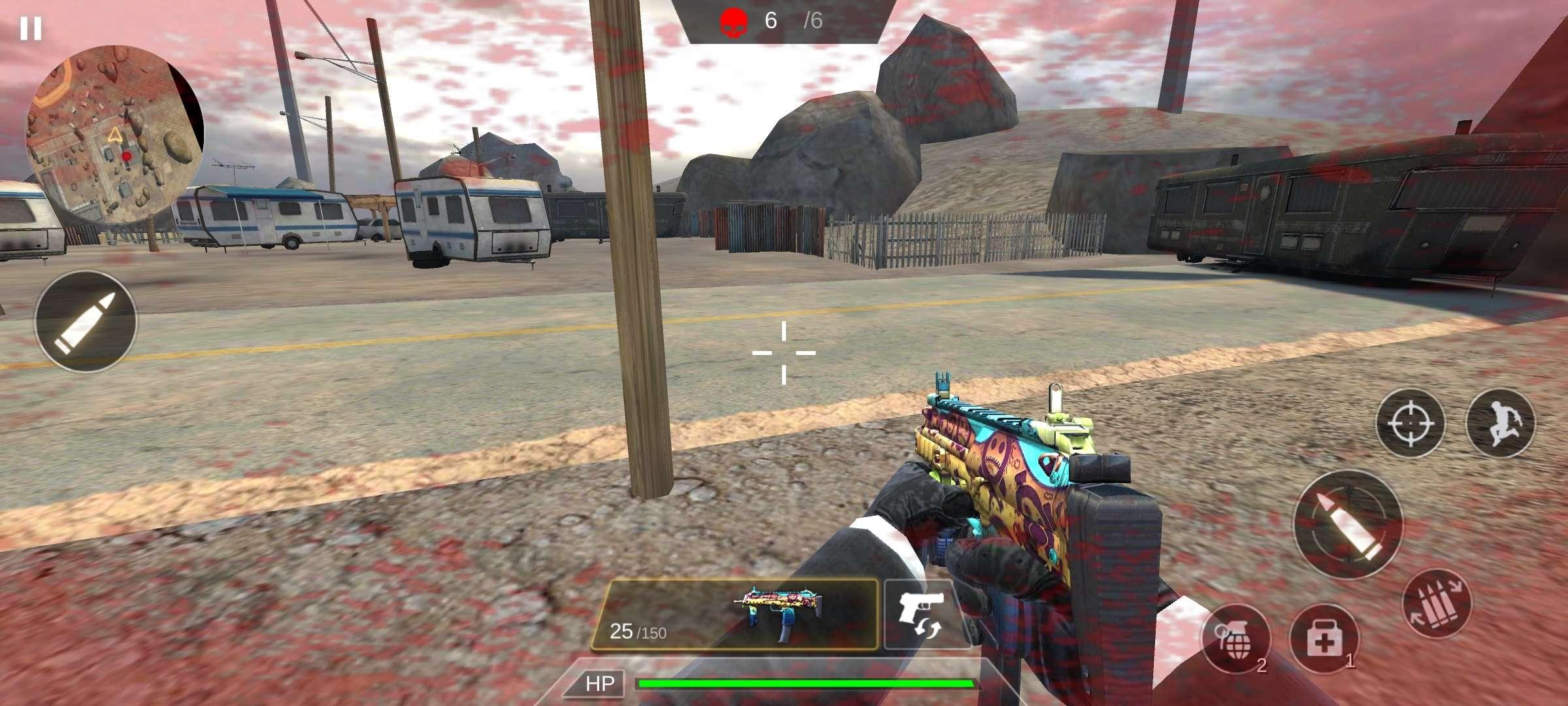Viewport: 1568px width, 706px height.
Task: Activate the crosshair aim button
Action: (x=1411, y=423)
